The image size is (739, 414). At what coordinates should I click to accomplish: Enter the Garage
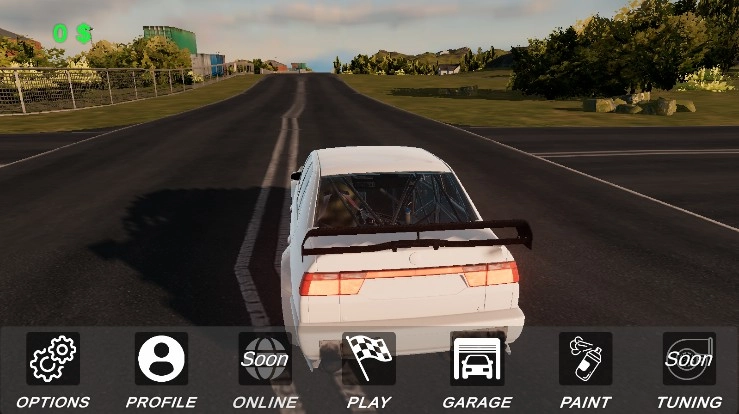point(477,359)
